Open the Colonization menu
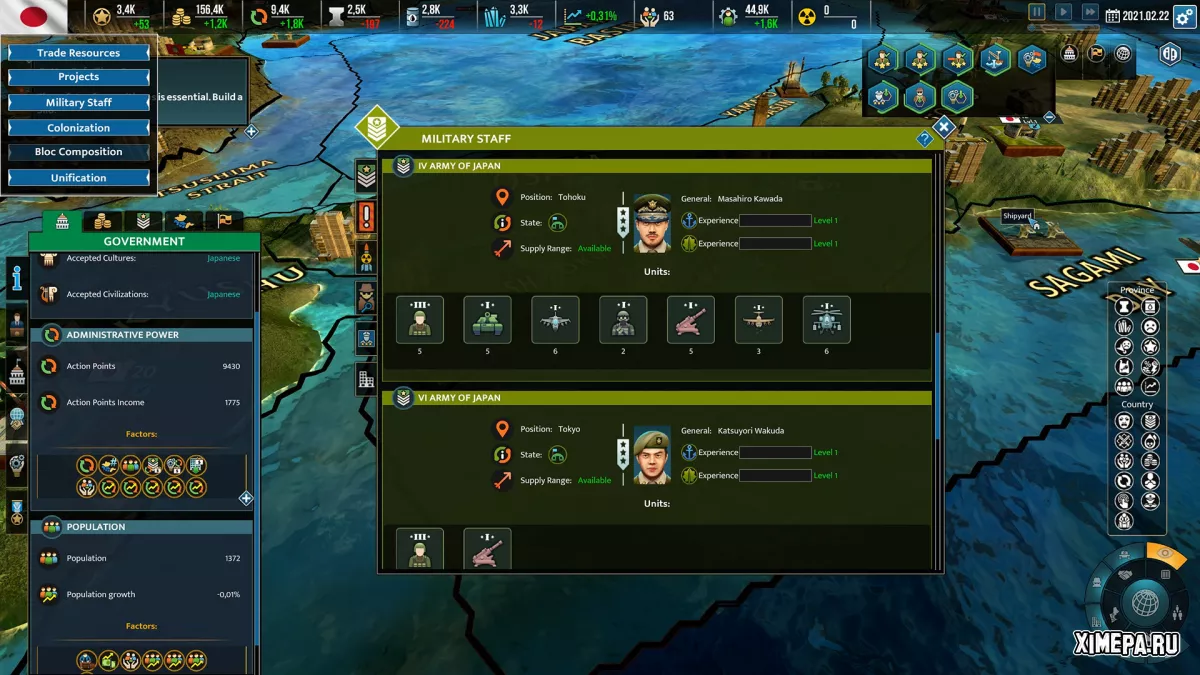 pos(78,128)
